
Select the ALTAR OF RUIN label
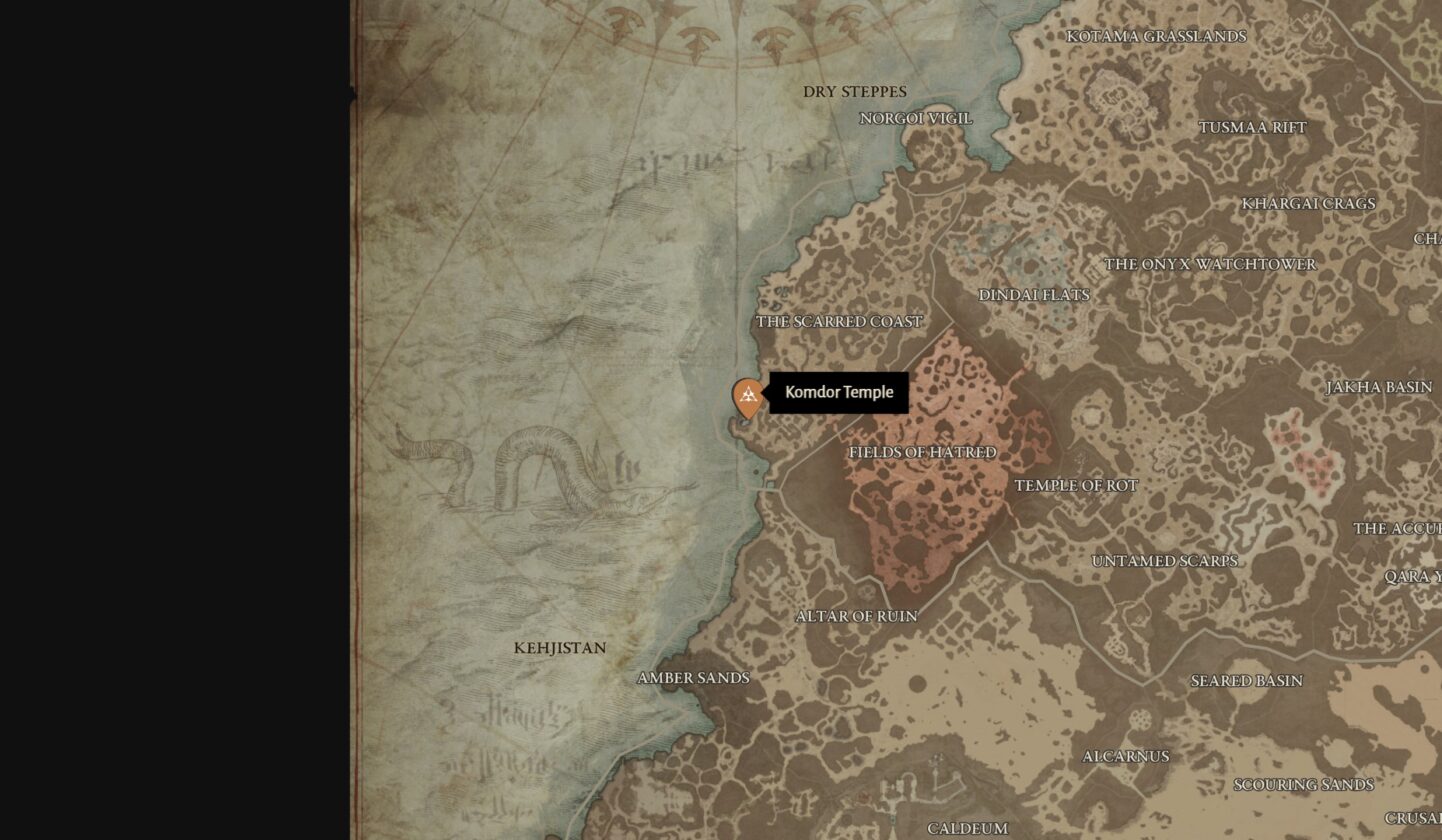[x=858, y=615]
